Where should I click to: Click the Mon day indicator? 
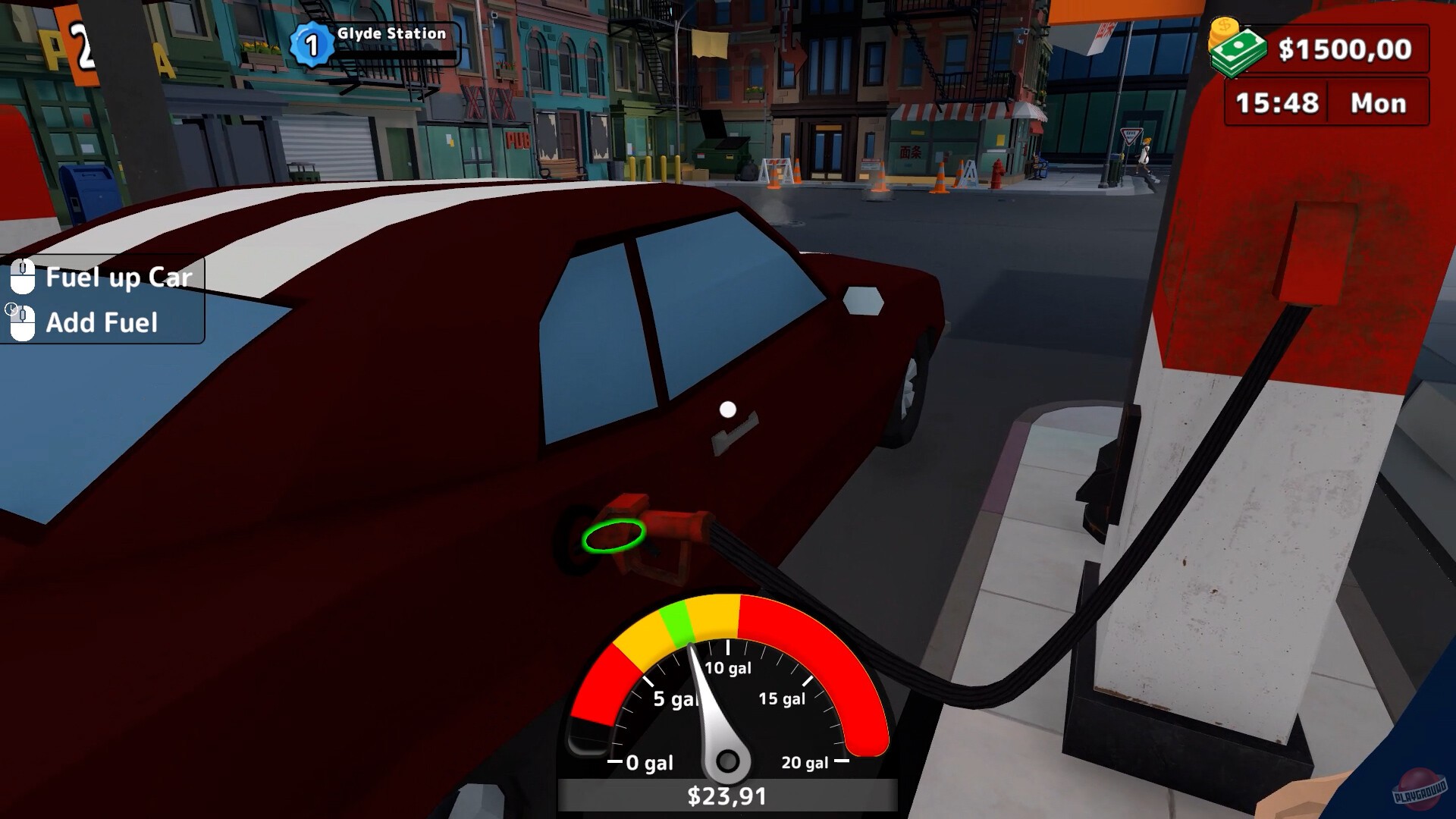click(x=1379, y=103)
